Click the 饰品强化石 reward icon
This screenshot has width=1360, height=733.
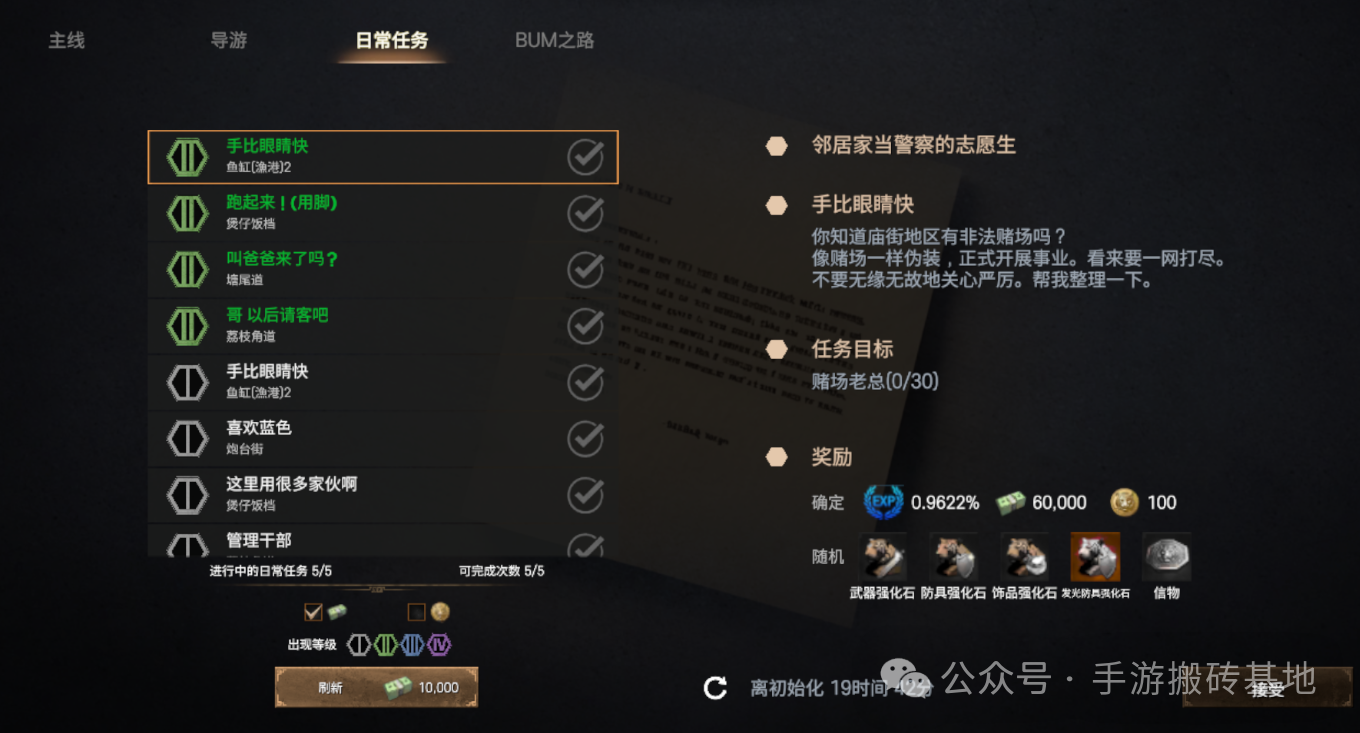[1024, 557]
